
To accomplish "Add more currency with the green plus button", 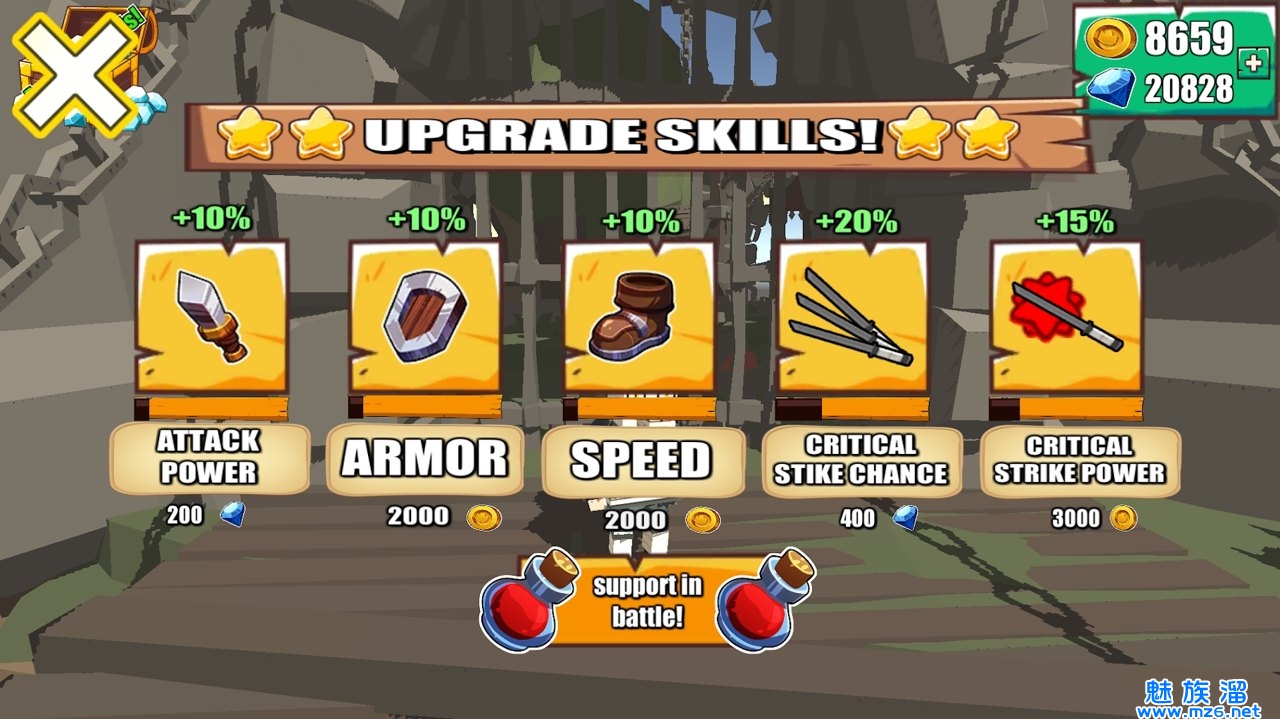I will tap(1250, 62).
